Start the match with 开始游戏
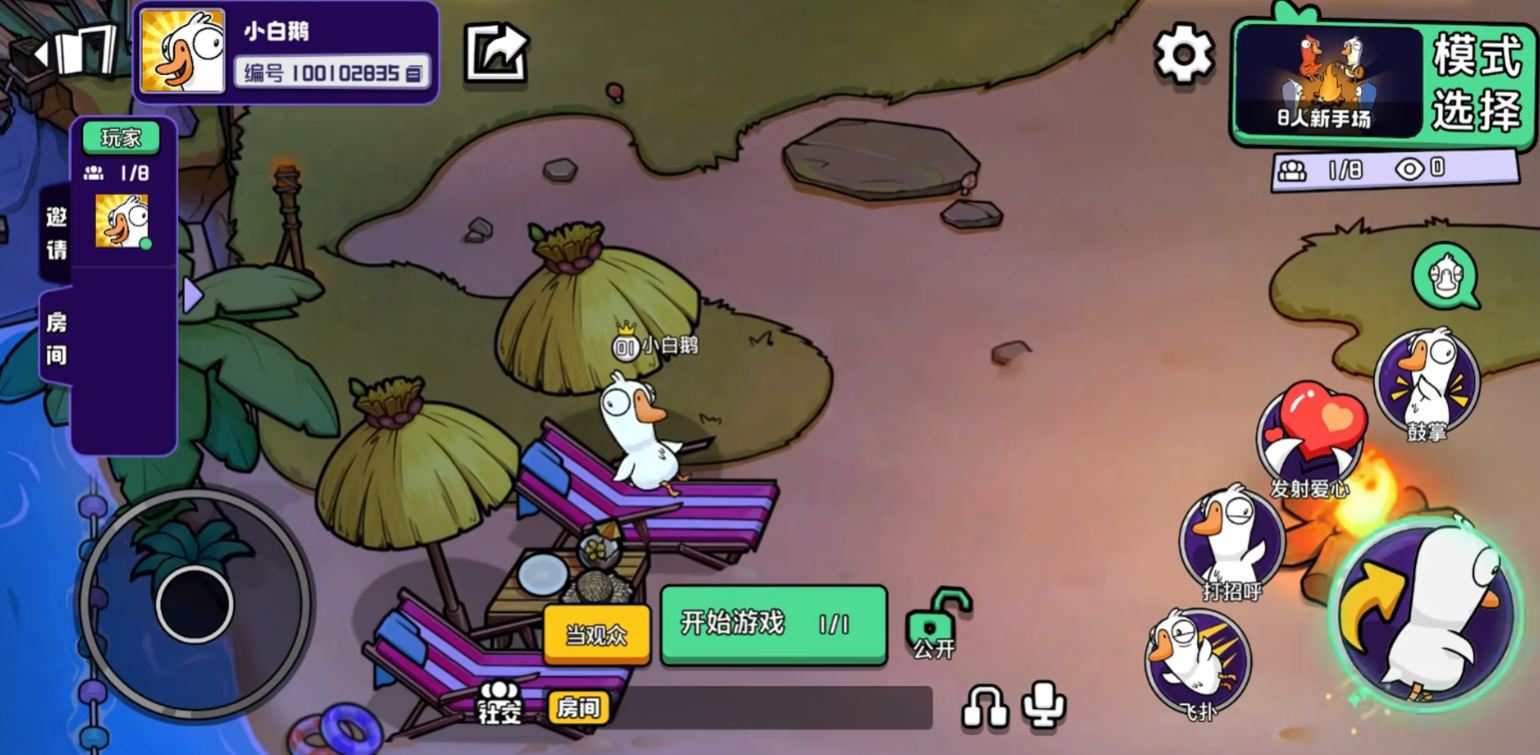The height and width of the screenshot is (755, 1540). [773, 625]
